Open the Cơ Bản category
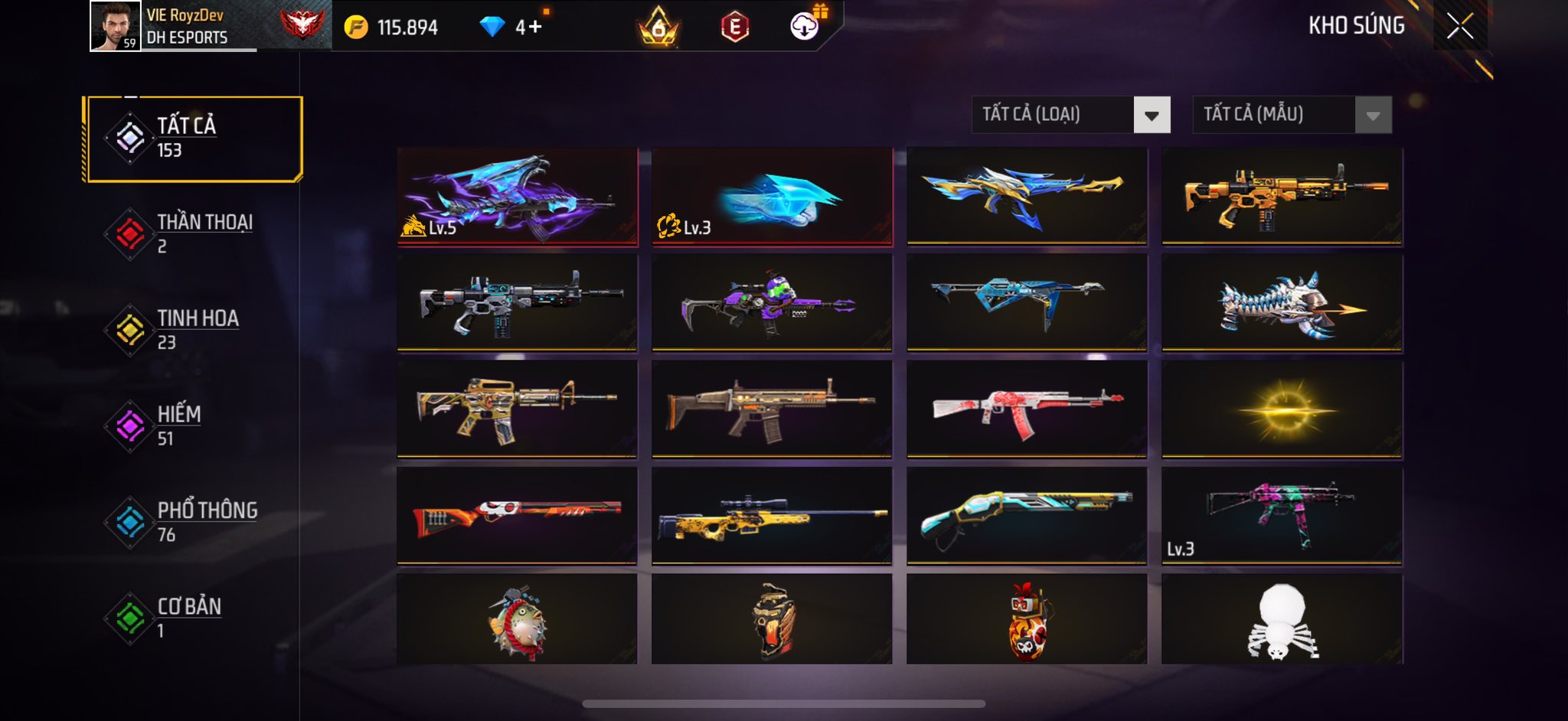 (191, 618)
